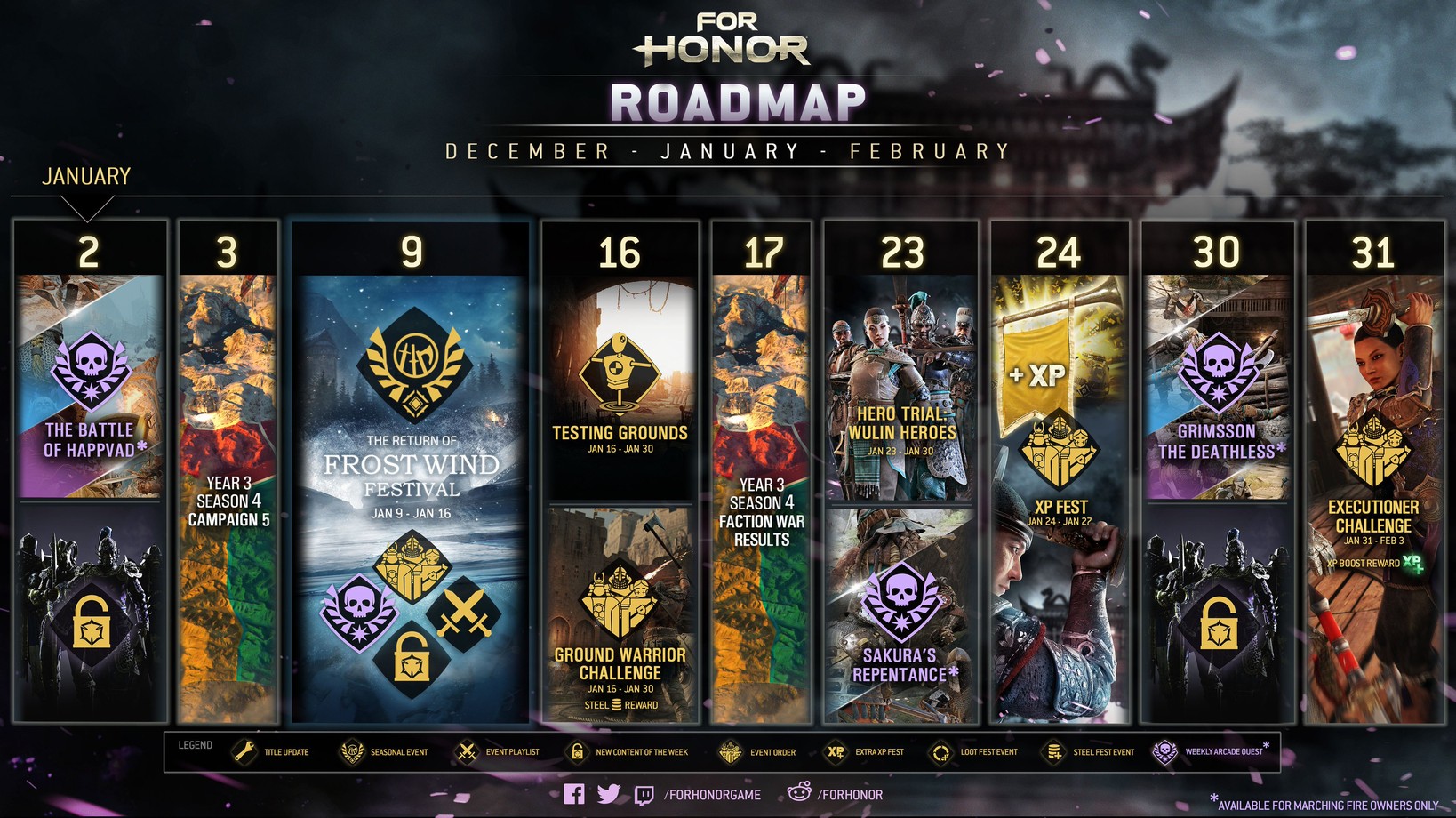Viewport: 1456px width, 818px height.
Task: View the Ground Warrior Challenge tile
Action: point(620,614)
